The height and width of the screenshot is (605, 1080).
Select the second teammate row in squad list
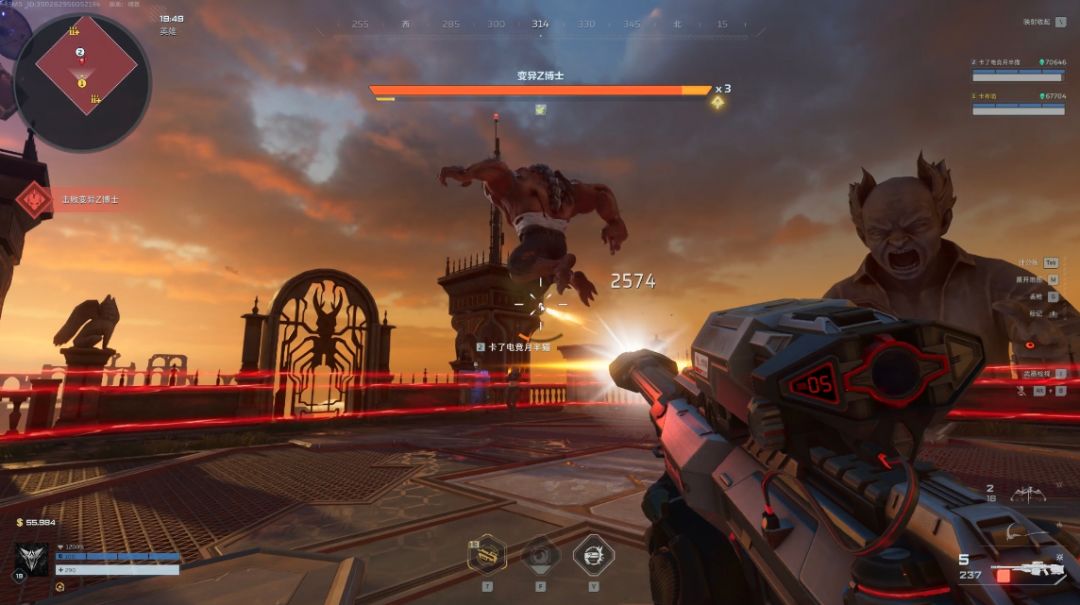pyautogui.click(x=1018, y=102)
